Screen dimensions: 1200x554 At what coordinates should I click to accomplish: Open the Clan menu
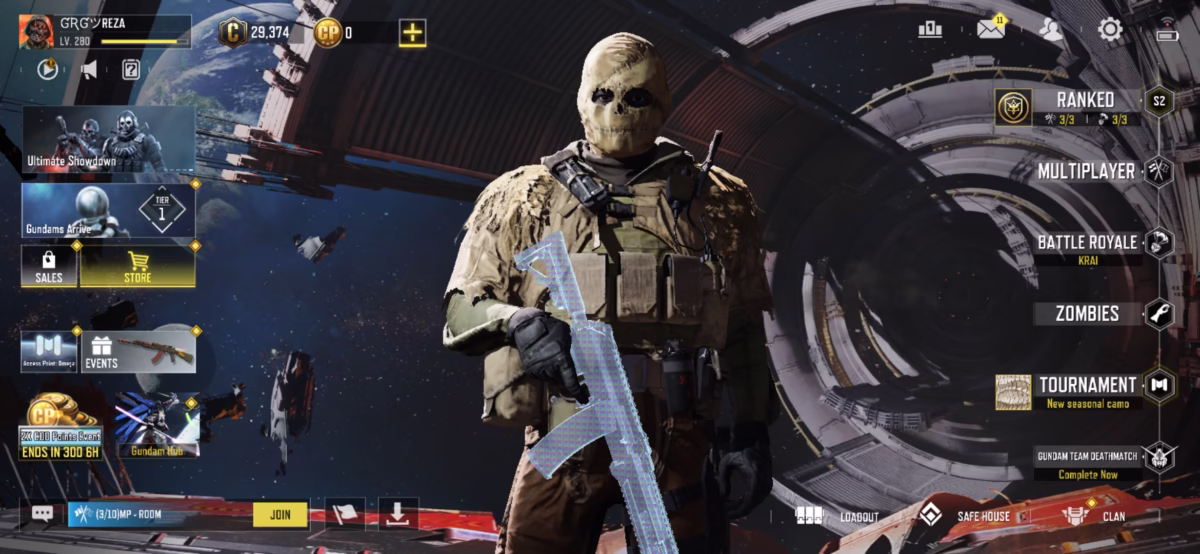[1093, 516]
